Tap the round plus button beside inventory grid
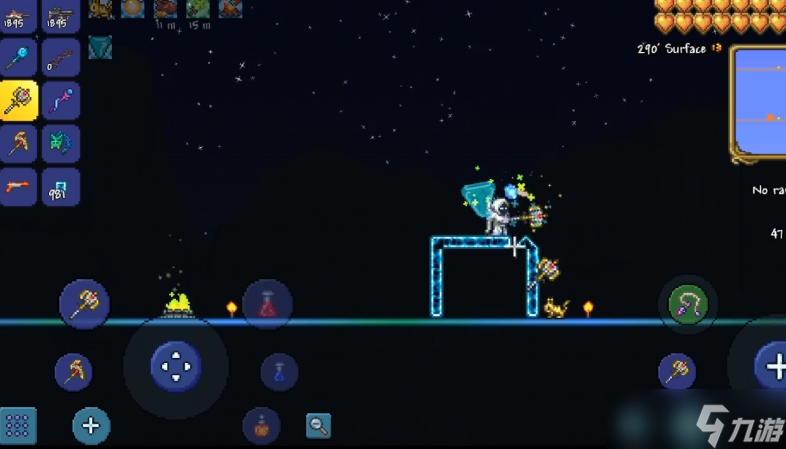This screenshot has width=786, height=449. (x=91, y=427)
